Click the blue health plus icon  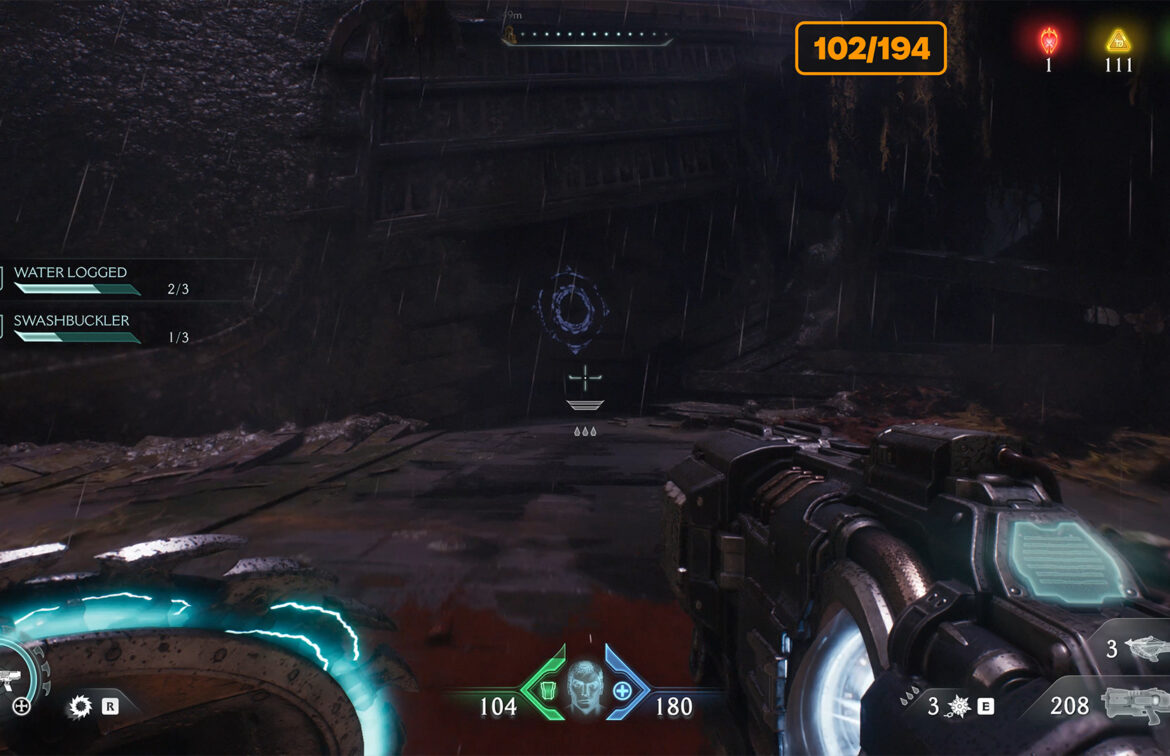(x=622, y=690)
